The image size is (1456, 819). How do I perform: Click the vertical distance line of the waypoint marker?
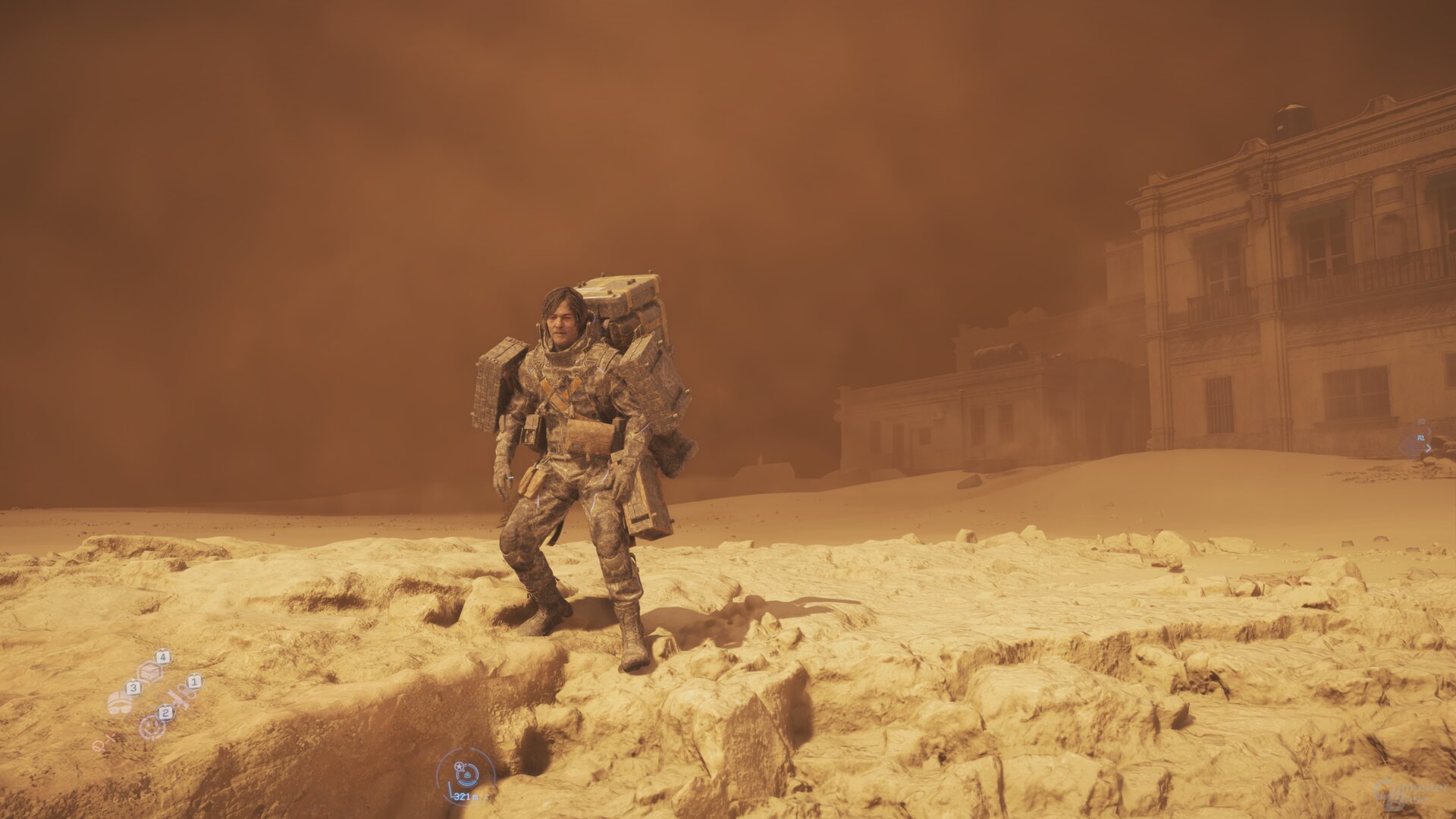(x=451, y=789)
